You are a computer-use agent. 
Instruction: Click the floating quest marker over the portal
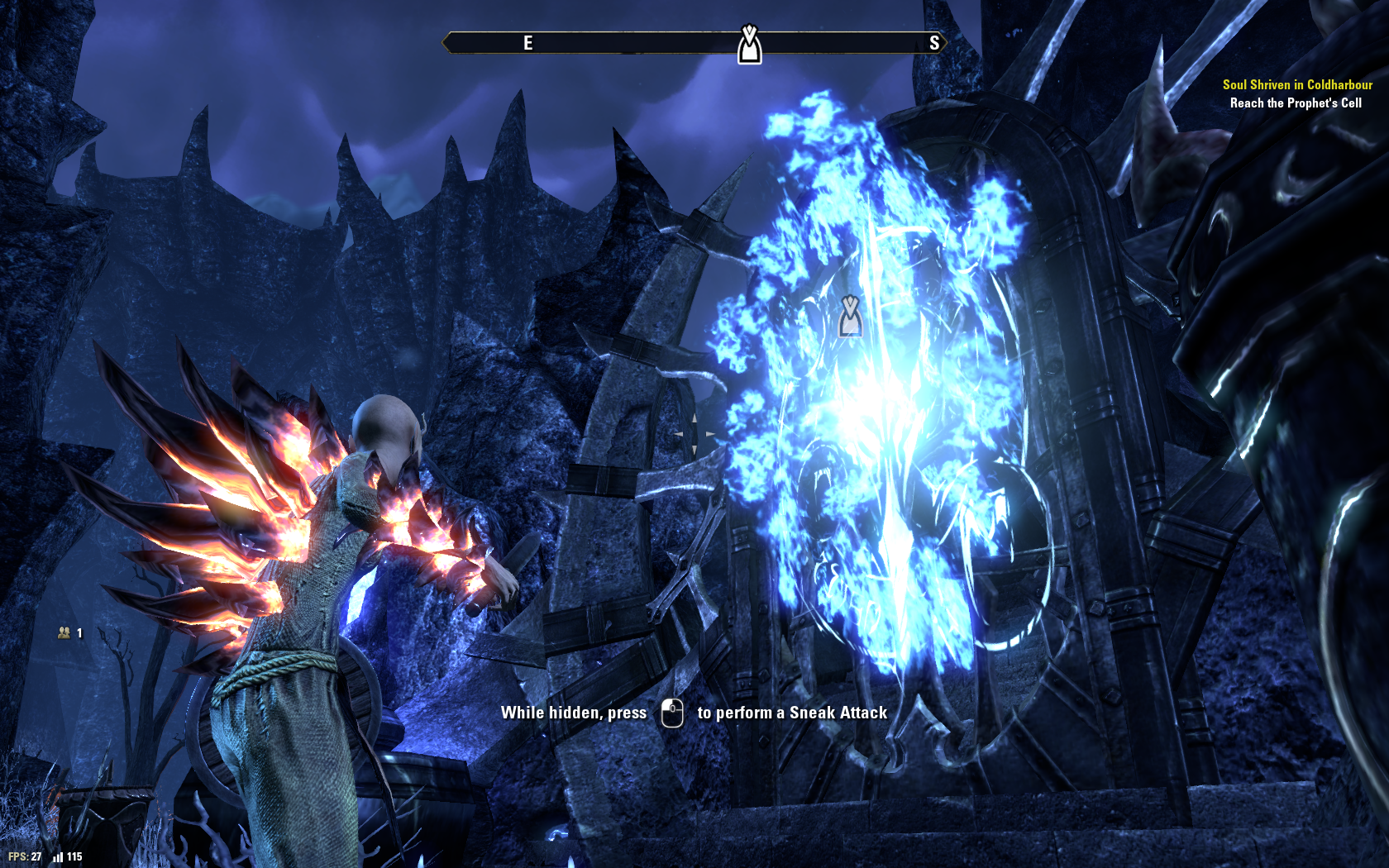(x=850, y=316)
